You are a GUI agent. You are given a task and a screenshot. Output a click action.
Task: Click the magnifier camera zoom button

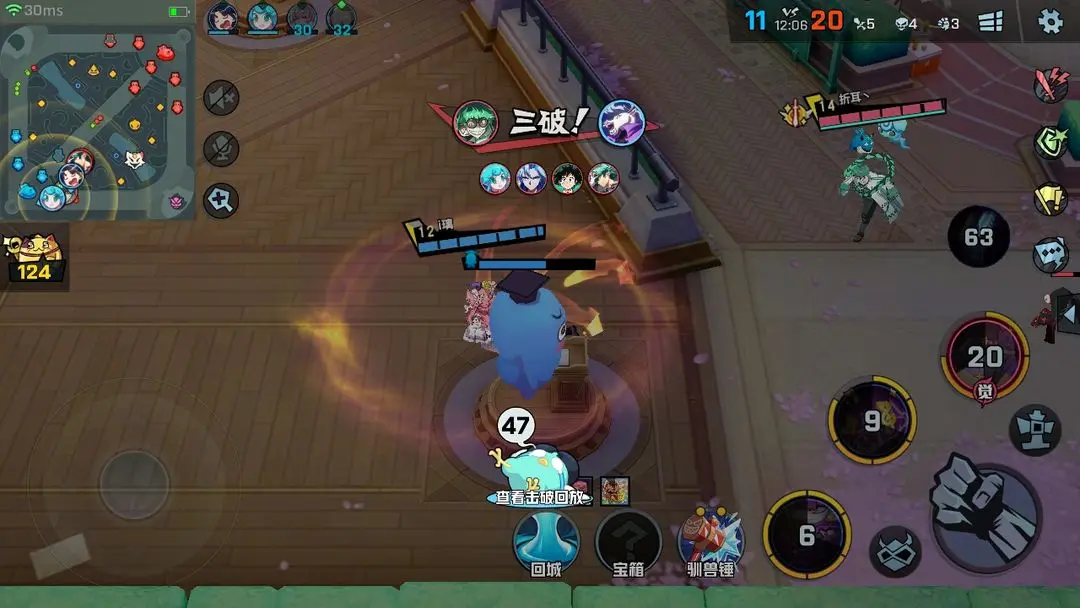point(220,200)
